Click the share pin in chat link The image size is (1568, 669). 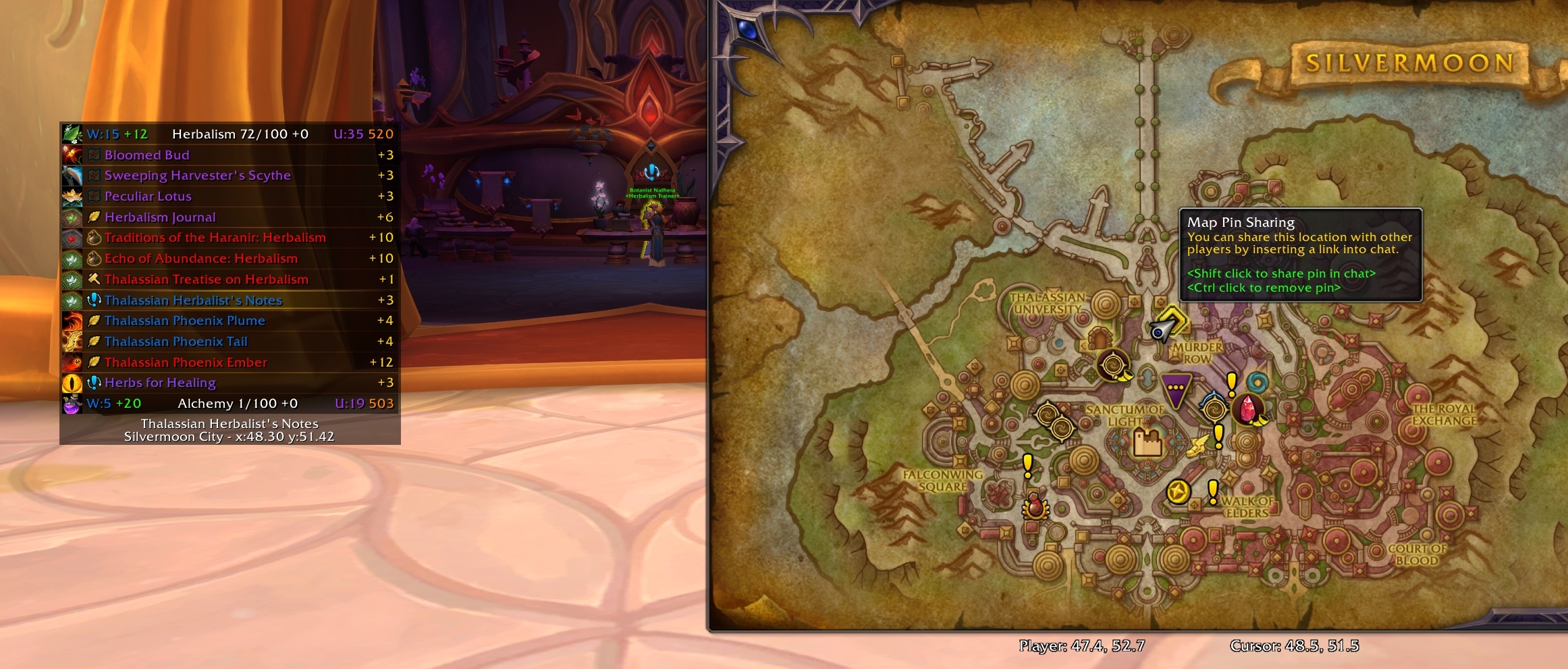click(1282, 273)
